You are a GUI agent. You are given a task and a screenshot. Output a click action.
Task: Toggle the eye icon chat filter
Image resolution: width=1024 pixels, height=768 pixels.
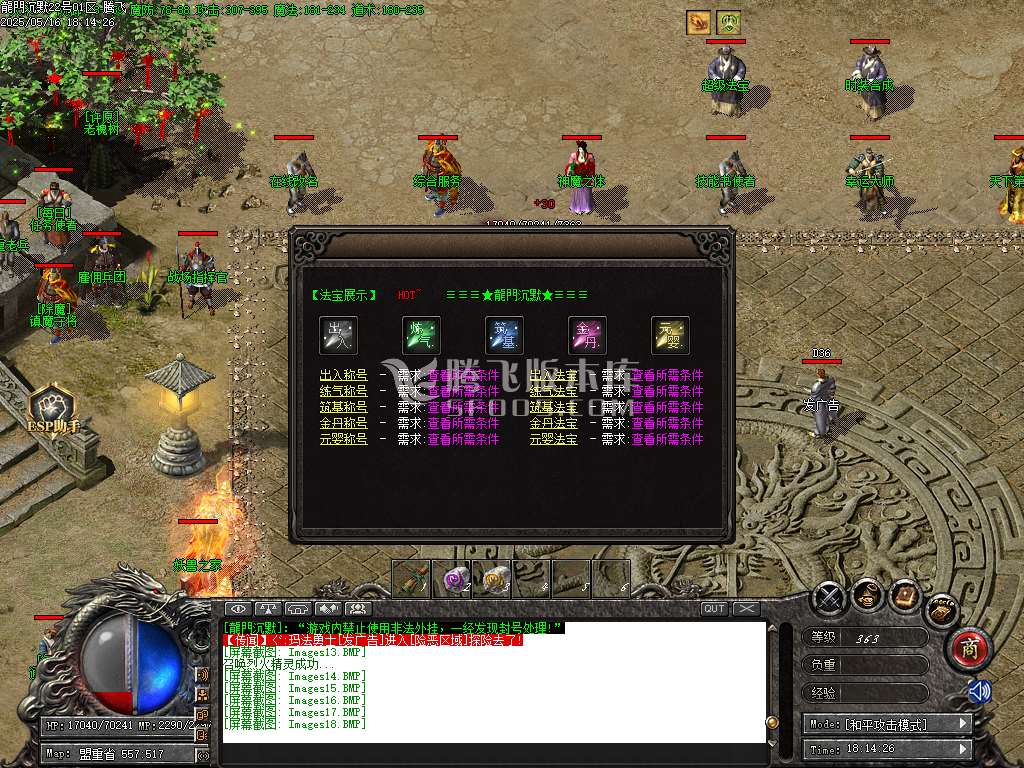click(x=237, y=608)
